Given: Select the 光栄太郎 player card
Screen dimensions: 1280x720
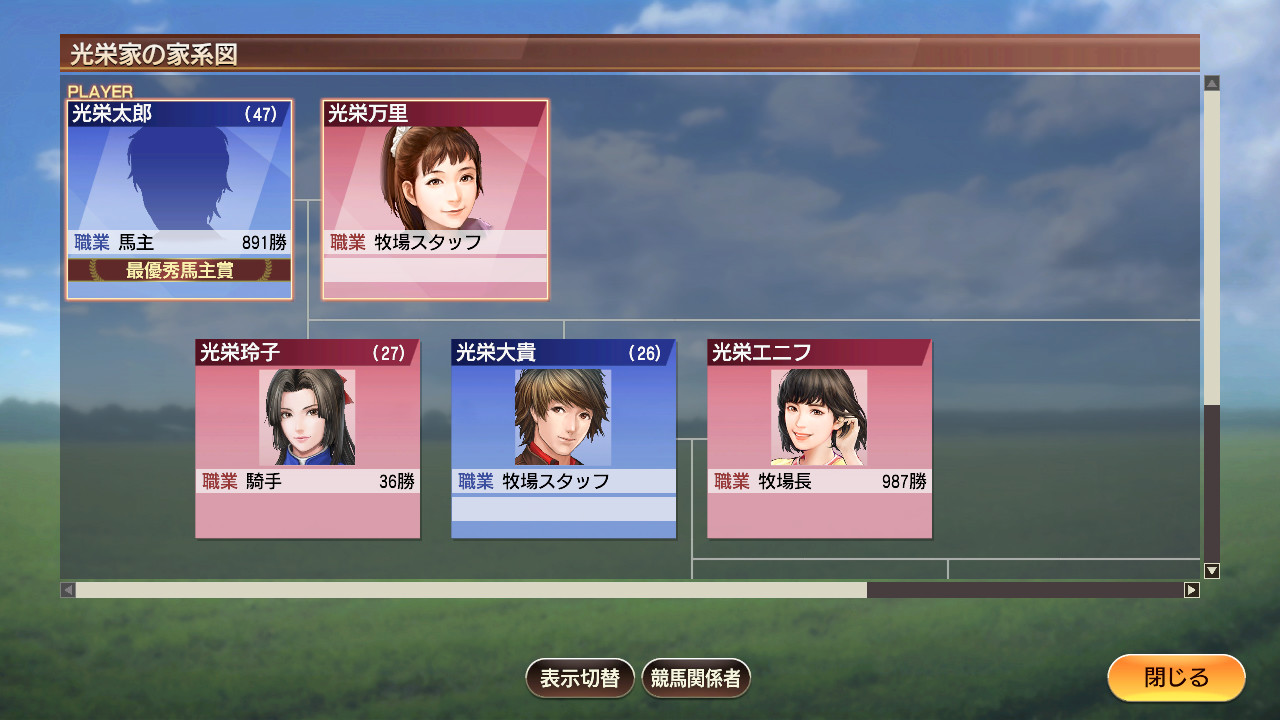Looking at the screenshot, I should pyautogui.click(x=180, y=199).
